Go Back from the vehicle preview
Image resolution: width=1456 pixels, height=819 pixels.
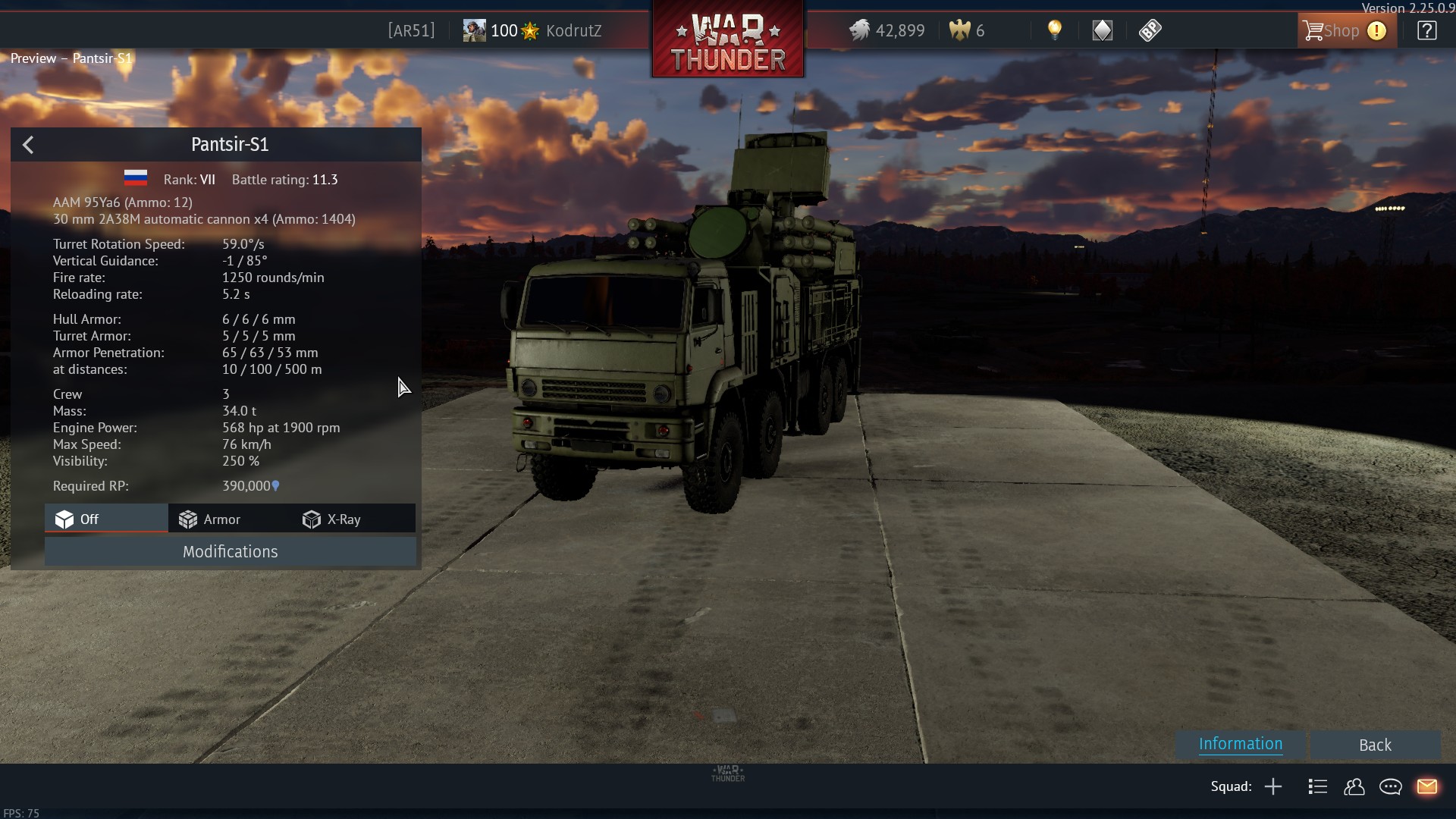[1374, 745]
